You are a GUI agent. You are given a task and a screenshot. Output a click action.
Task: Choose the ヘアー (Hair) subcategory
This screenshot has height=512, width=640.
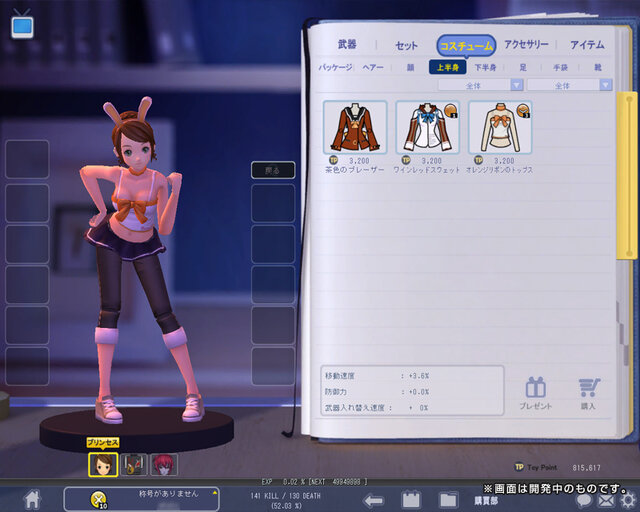(x=372, y=68)
